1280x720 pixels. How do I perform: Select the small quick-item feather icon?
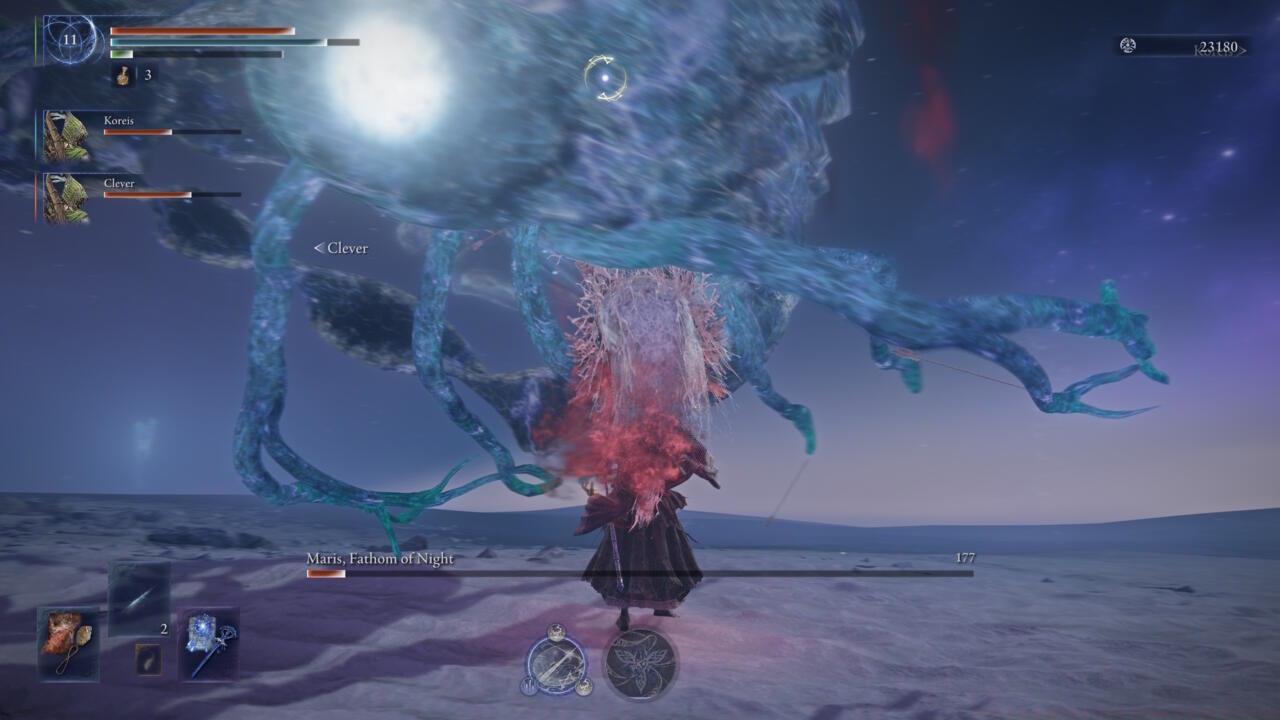coord(148,659)
